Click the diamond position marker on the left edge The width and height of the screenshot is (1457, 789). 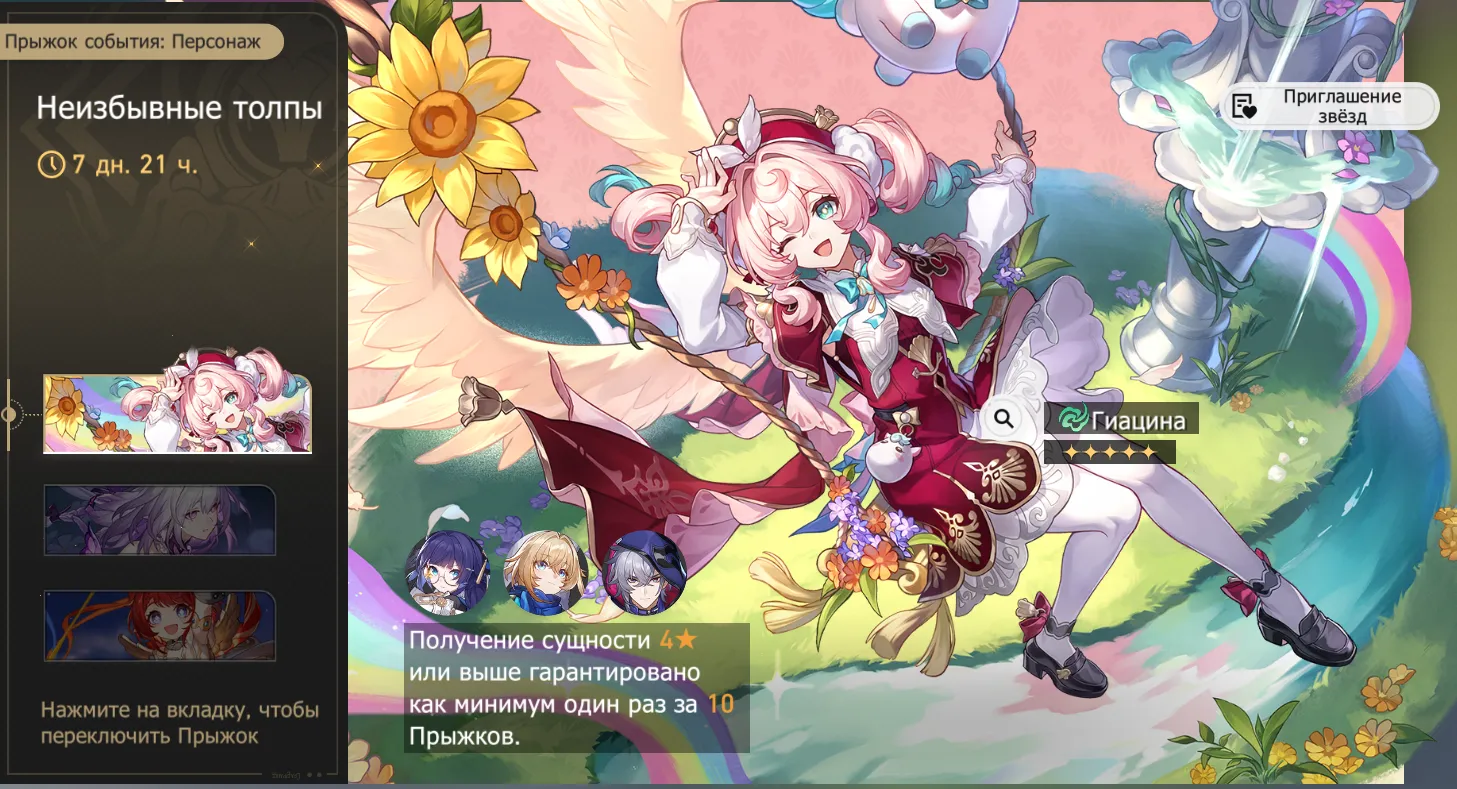coord(8,410)
